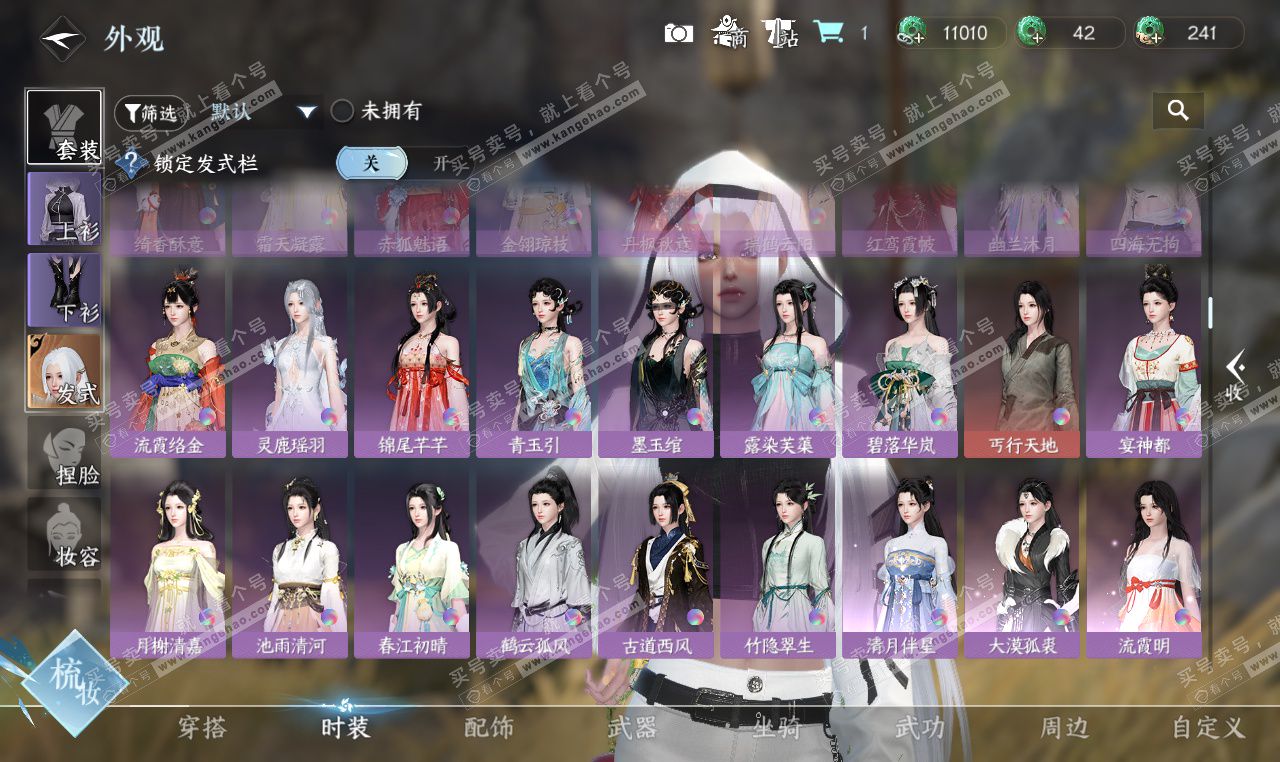Image resolution: width=1280 pixels, height=762 pixels.
Task: Pick the 灵鹿瑶羽 outfit card
Action: (290, 362)
